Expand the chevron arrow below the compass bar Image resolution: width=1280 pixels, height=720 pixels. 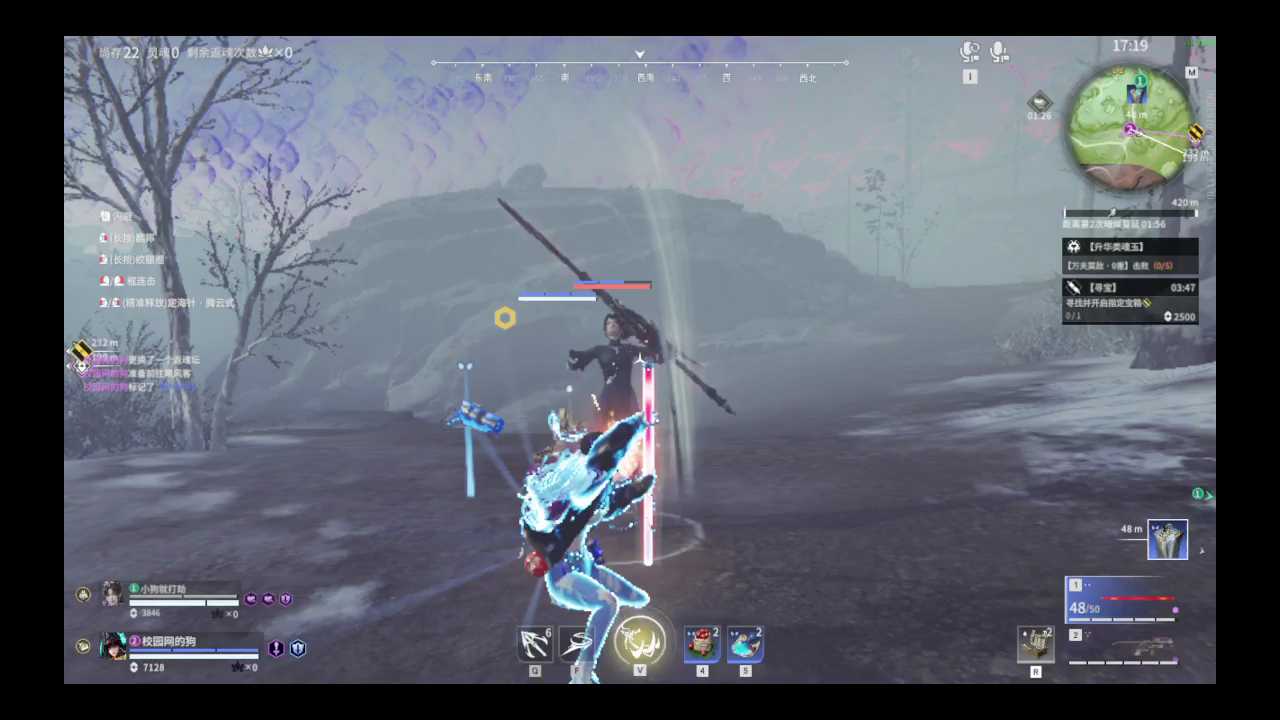point(639,55)
